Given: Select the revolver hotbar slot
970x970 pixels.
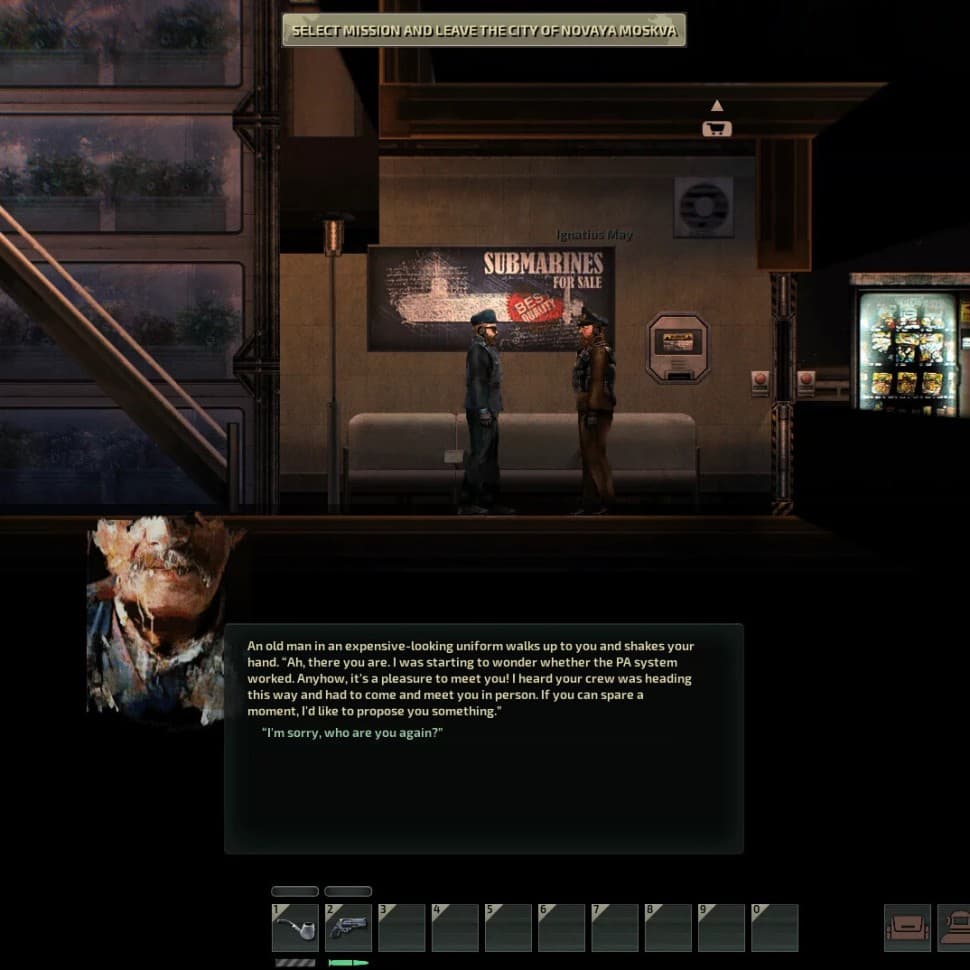Looking at the screenshot, I should click(348, 928).
